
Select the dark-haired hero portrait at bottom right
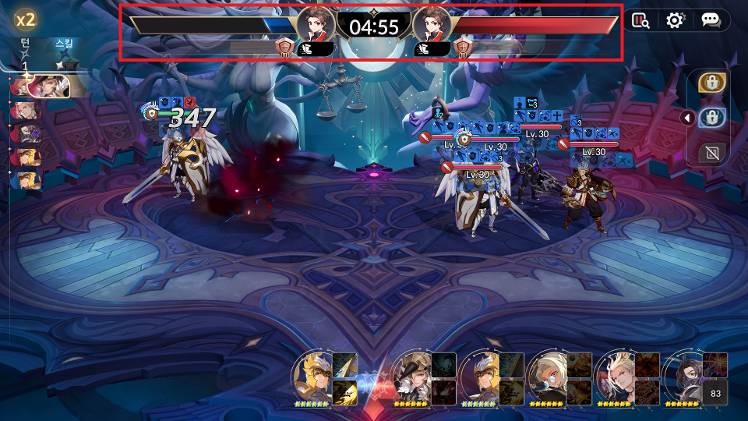pos(683,377)
